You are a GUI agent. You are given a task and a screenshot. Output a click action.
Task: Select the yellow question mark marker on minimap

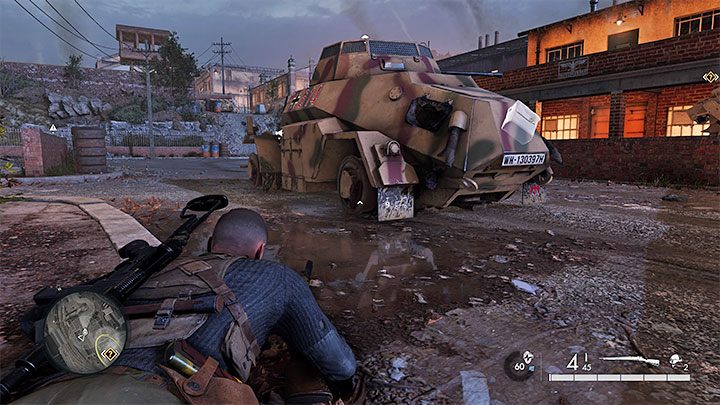pyautogui.click(x=107, y=351)
